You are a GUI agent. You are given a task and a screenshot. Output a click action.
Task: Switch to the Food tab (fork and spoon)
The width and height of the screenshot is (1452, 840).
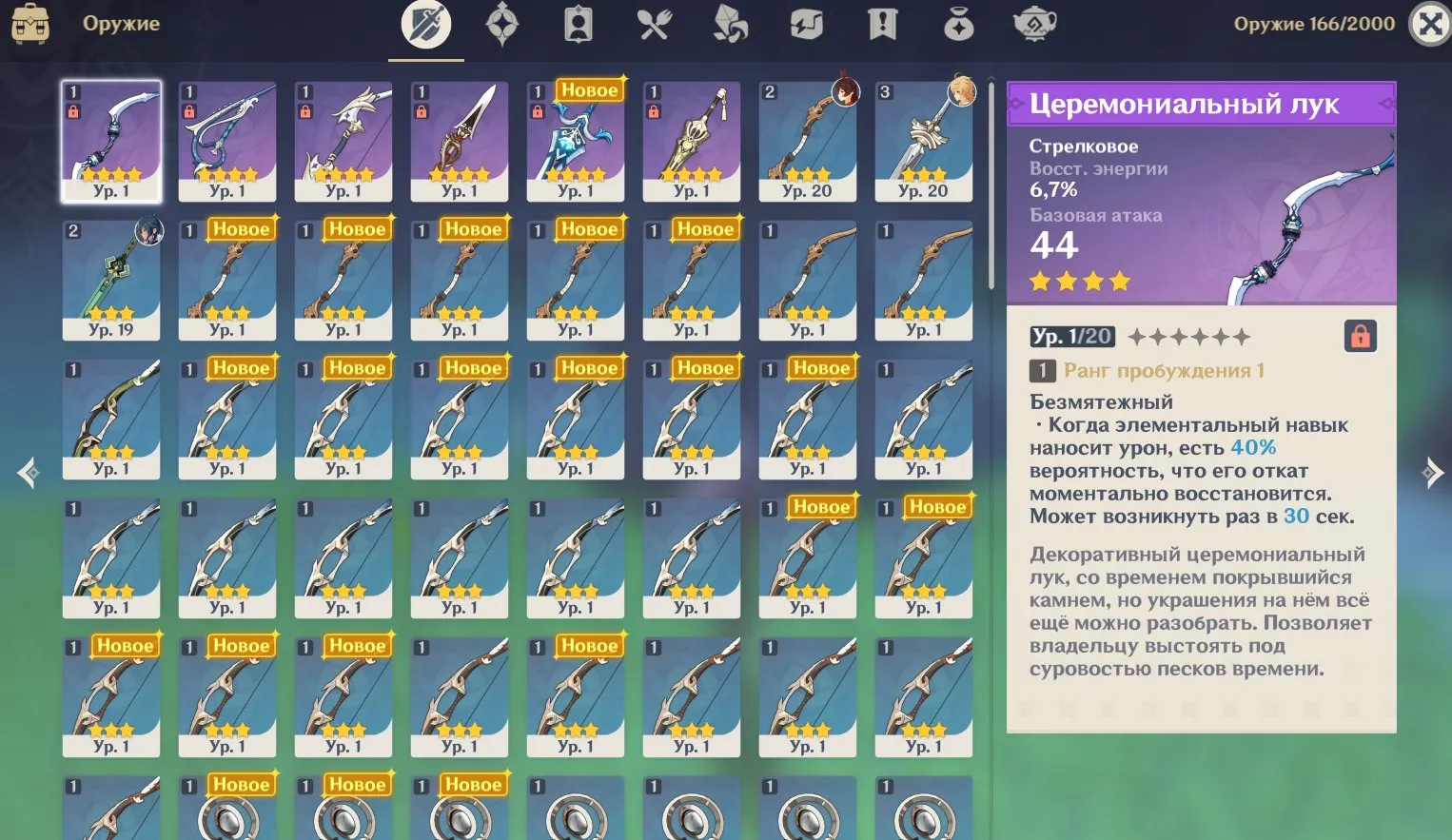(x=655, y=25)
